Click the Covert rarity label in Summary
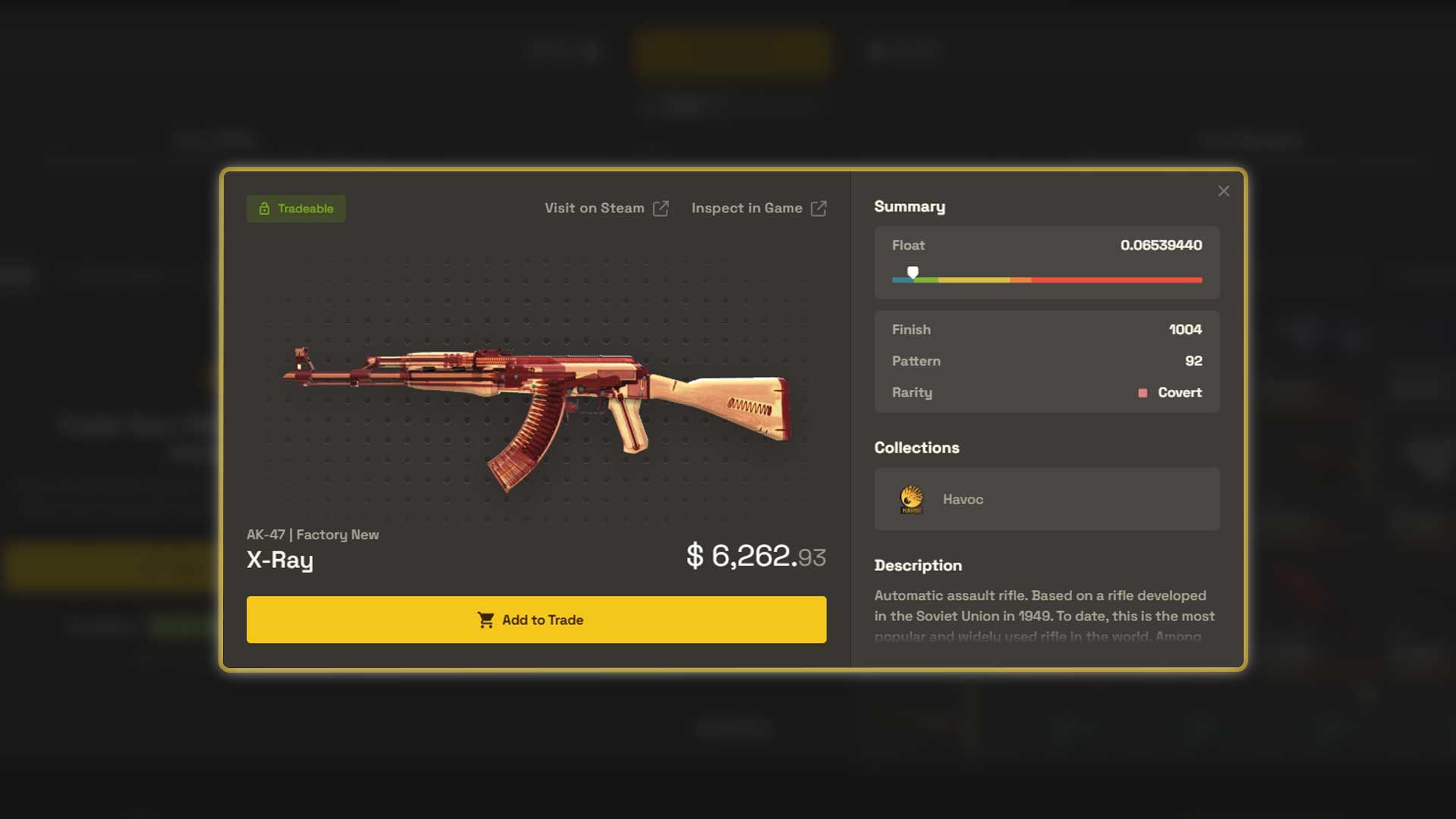The height and width of the screenshot is (819, 1456). (x=1179, y=393)
